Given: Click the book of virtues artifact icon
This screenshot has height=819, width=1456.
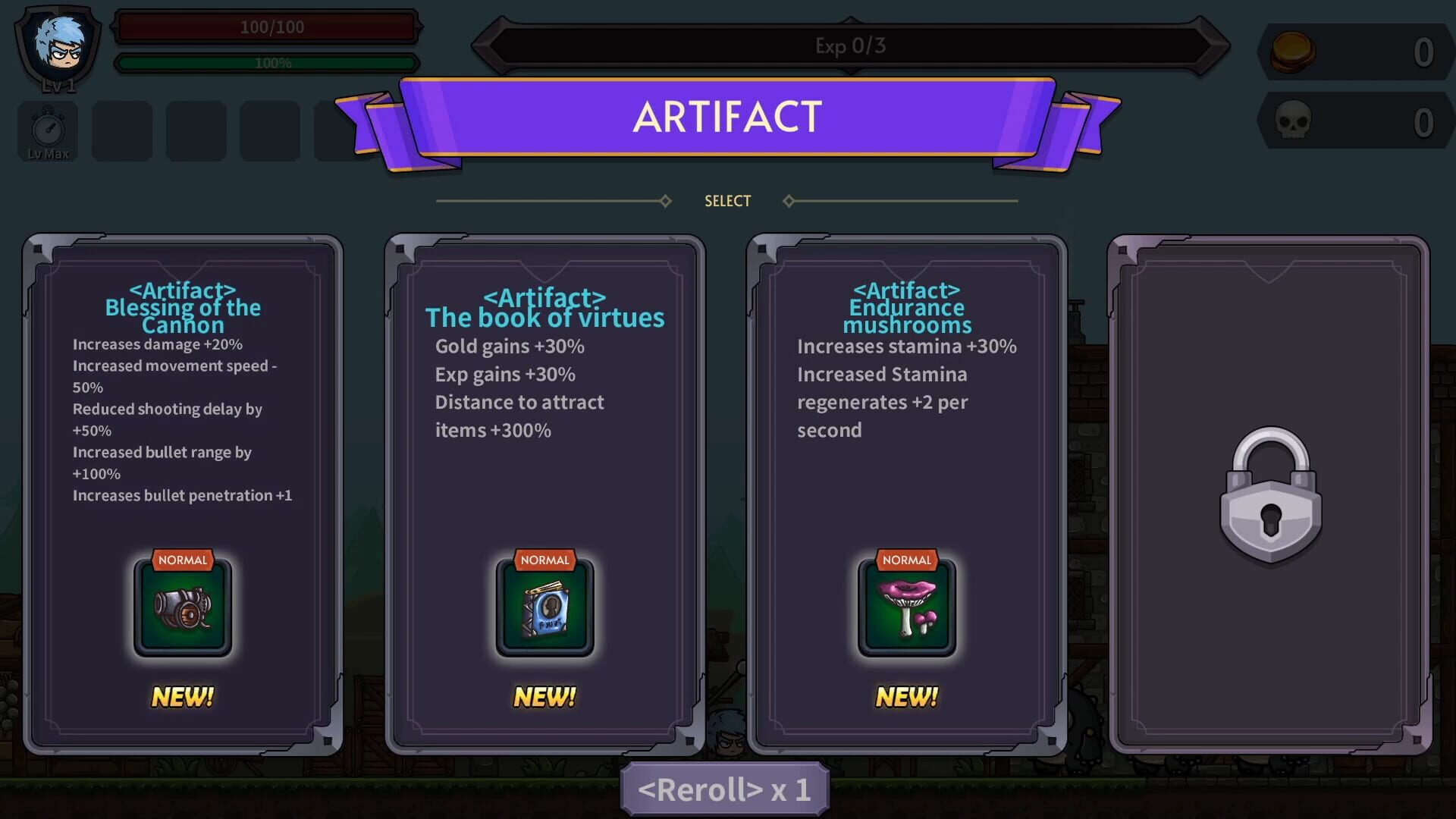Looking at the screenshot, I should [x=544, y=608].
